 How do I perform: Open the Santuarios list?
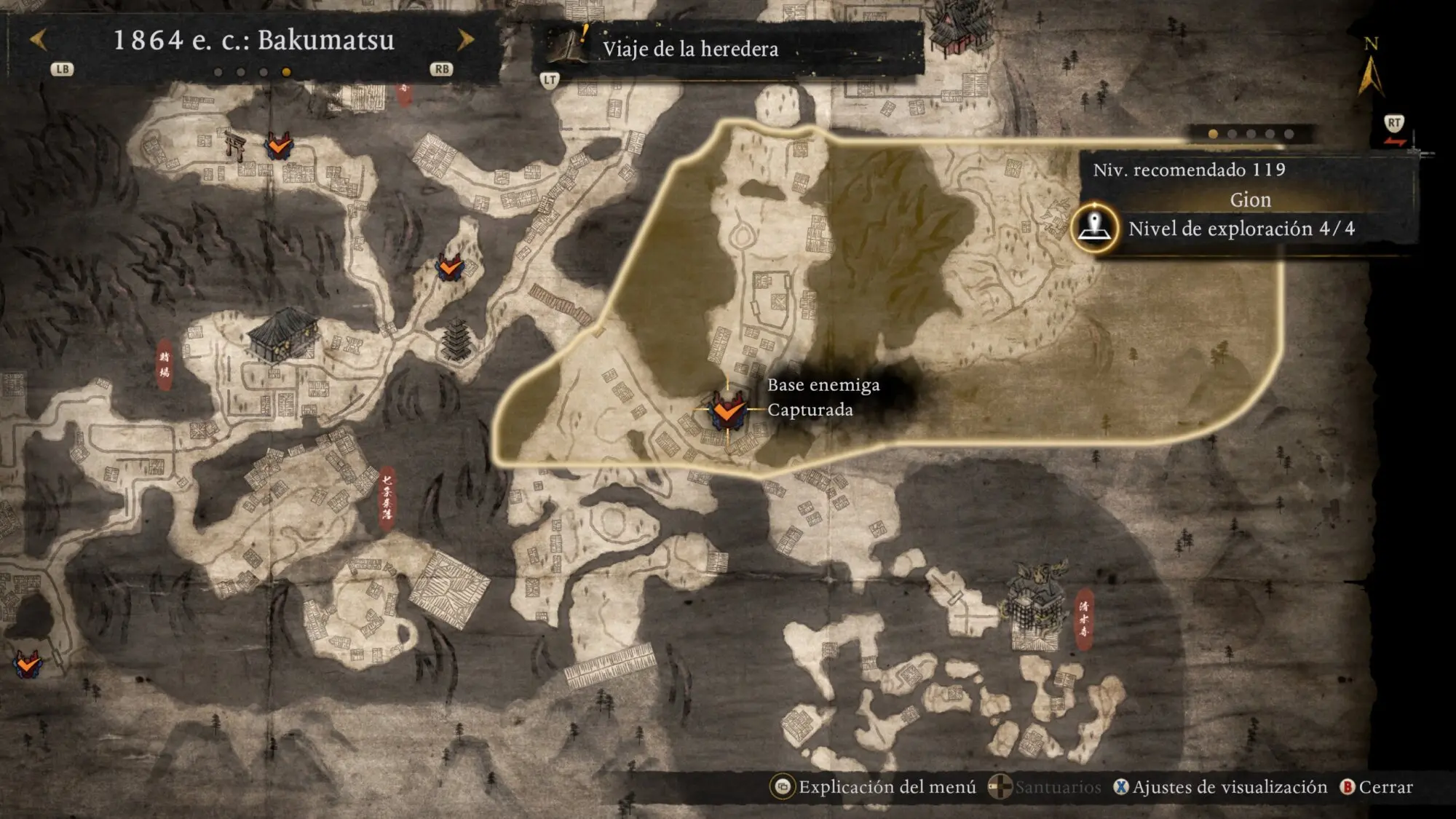pos(1045,787)
